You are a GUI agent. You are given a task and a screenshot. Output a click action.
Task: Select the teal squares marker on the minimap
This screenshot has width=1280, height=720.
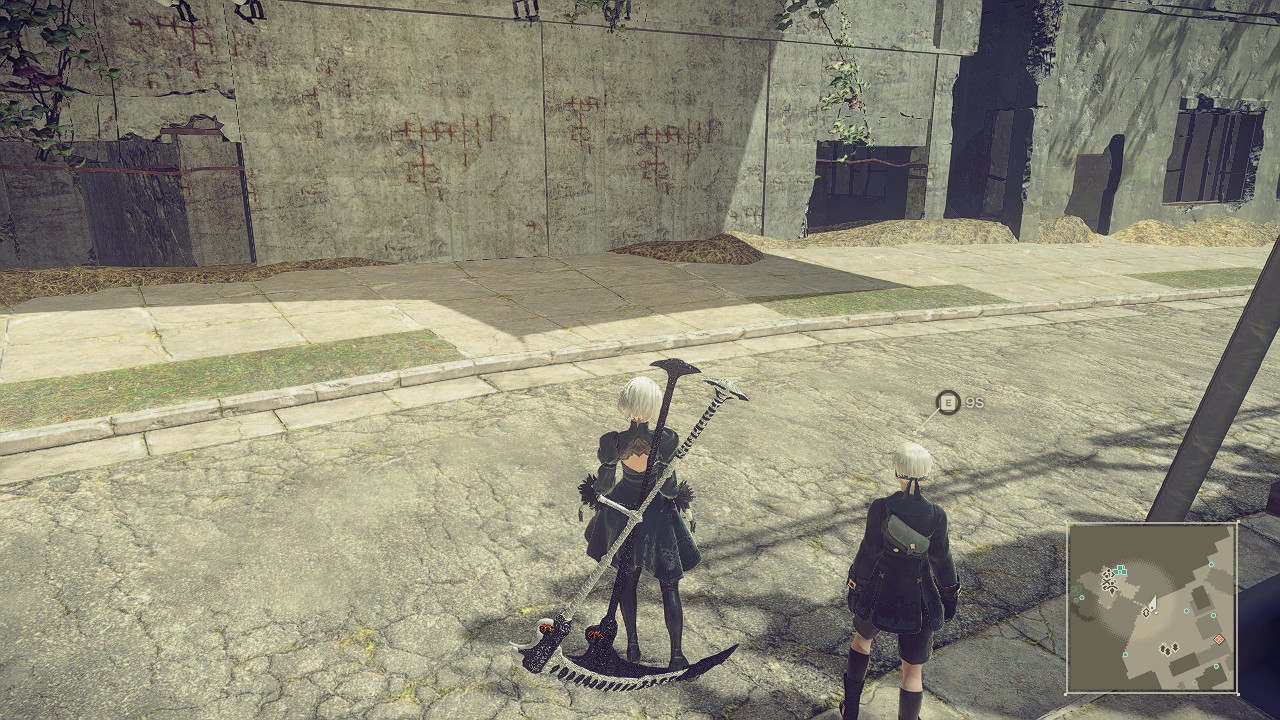[1120, 570]
